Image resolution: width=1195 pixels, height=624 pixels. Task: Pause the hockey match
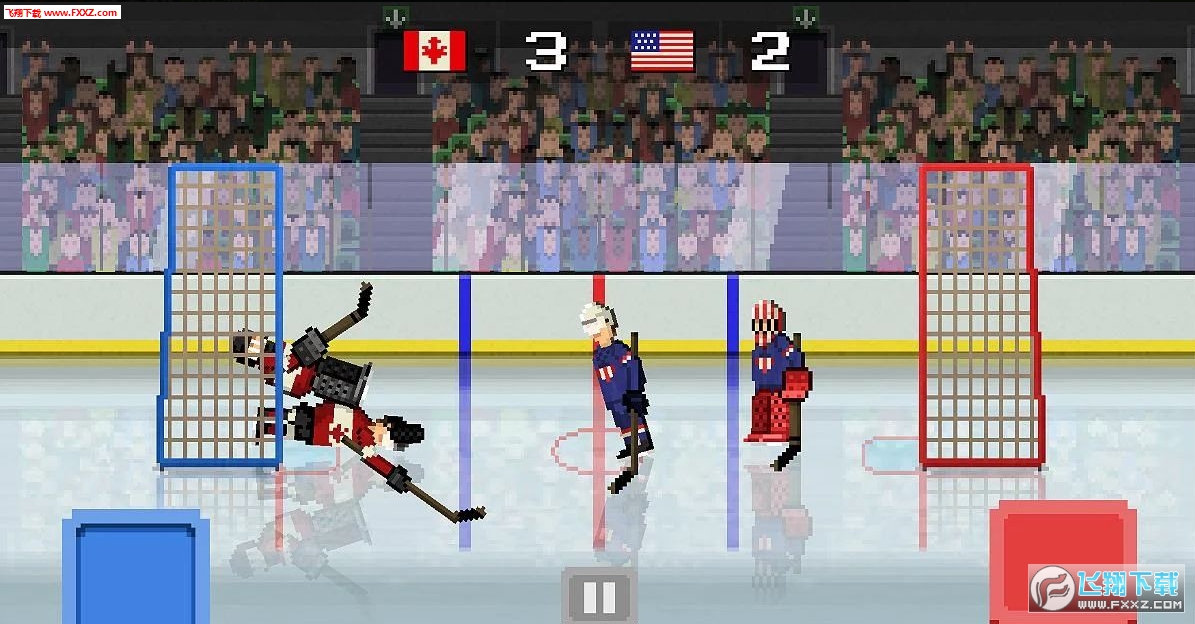pyautogui.click(x=598, y=596)
